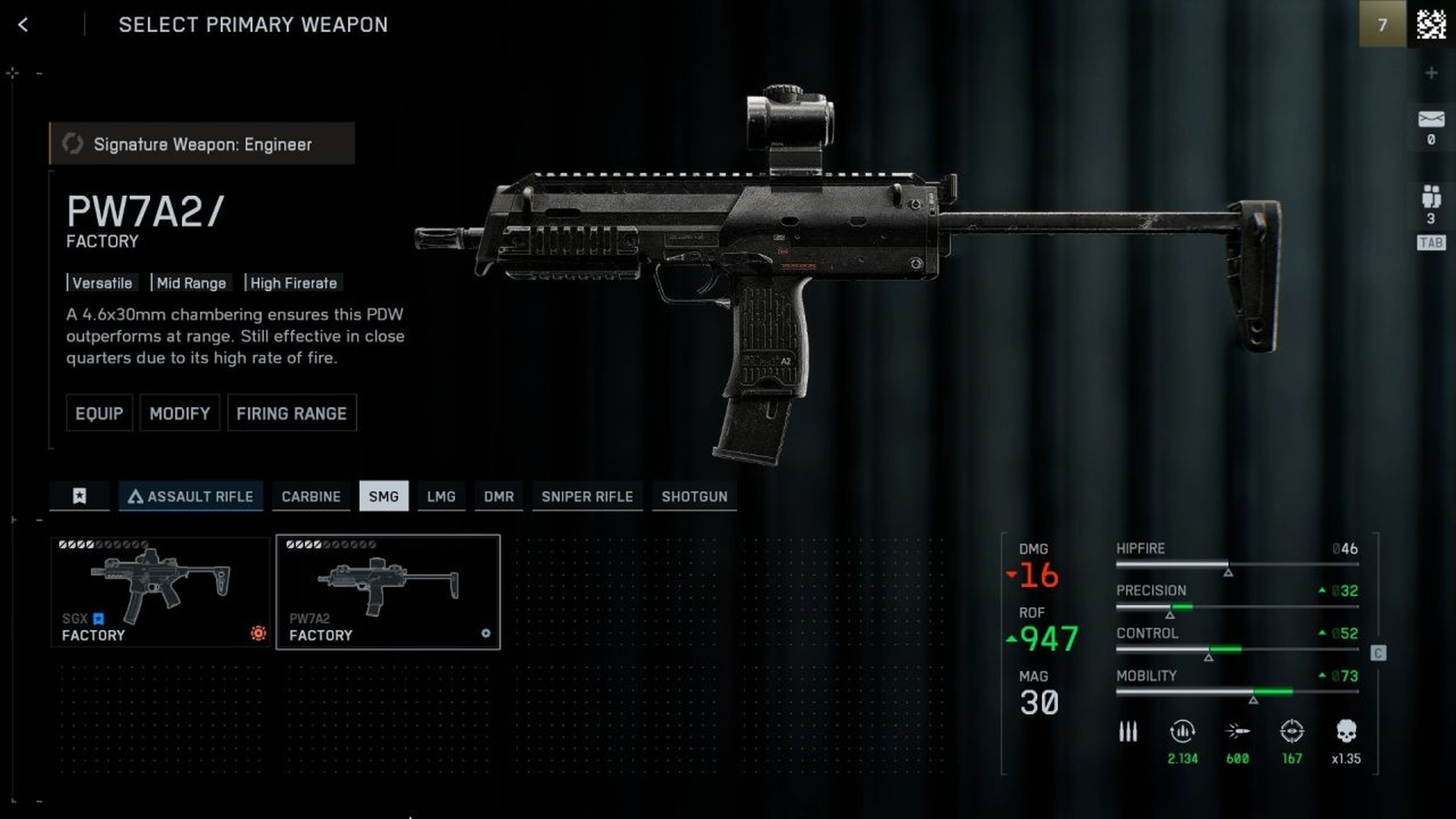Switch to the SNIPER RIFLE category tab
This screenshot has height=819, width=1456.
pos(587,497)
